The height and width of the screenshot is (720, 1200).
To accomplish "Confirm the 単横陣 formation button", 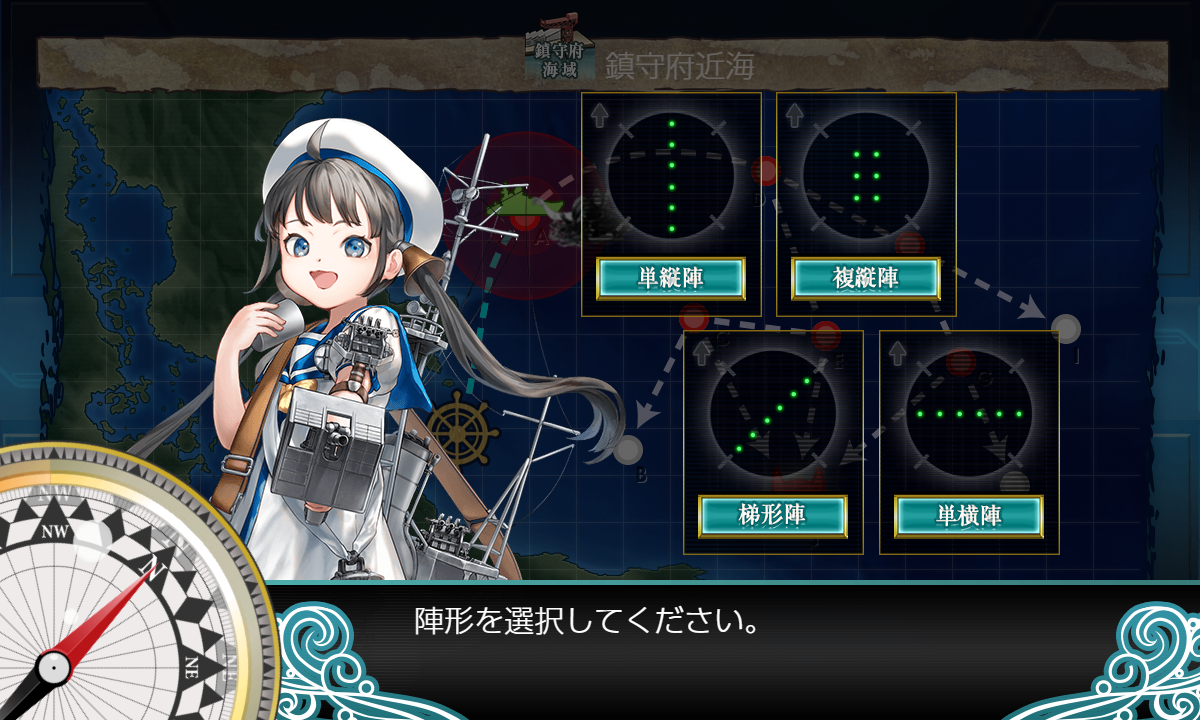I will 969,516.
